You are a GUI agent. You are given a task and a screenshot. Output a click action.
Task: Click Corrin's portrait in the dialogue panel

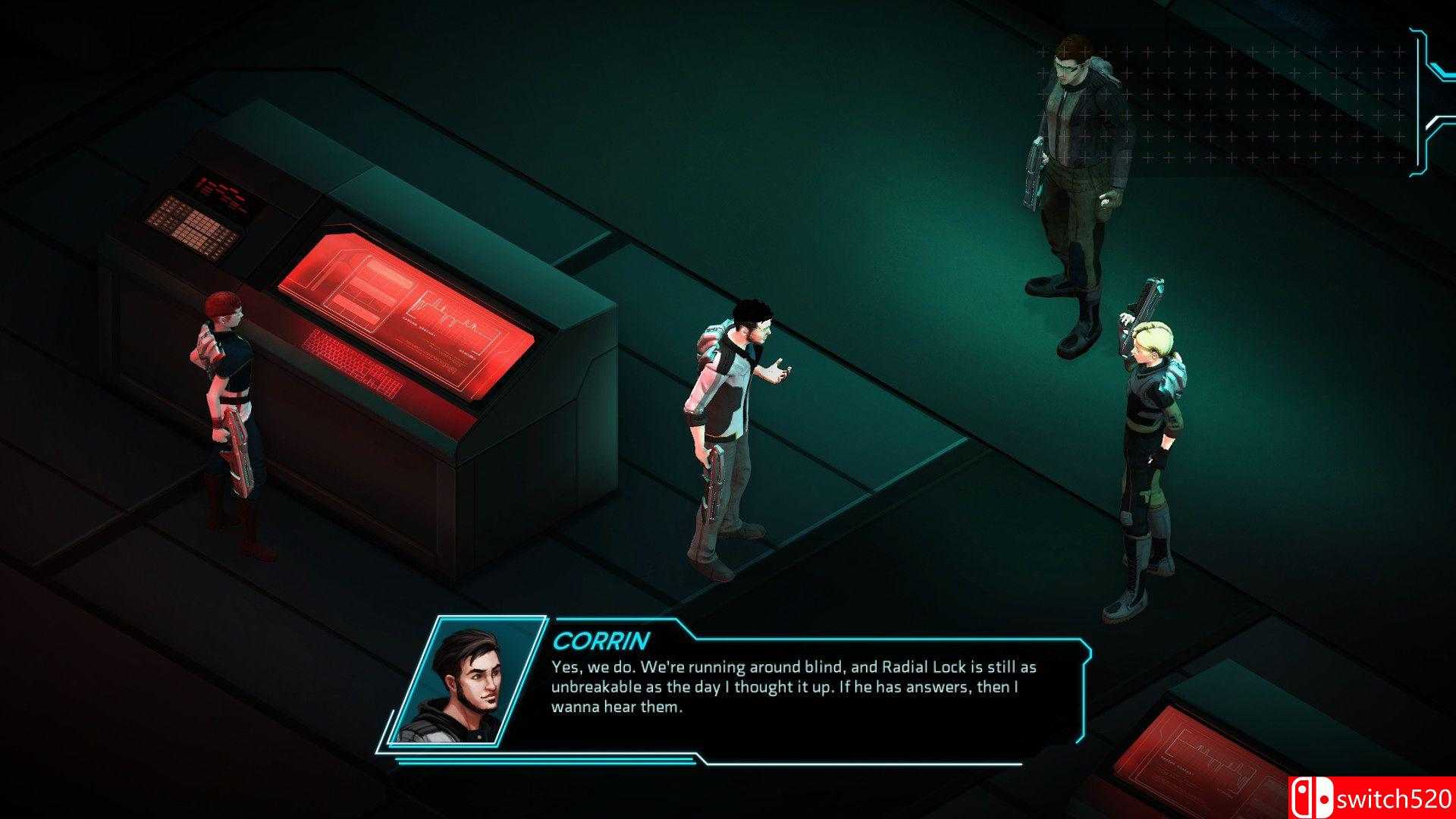pyautogui.click(x=464, y=682)
